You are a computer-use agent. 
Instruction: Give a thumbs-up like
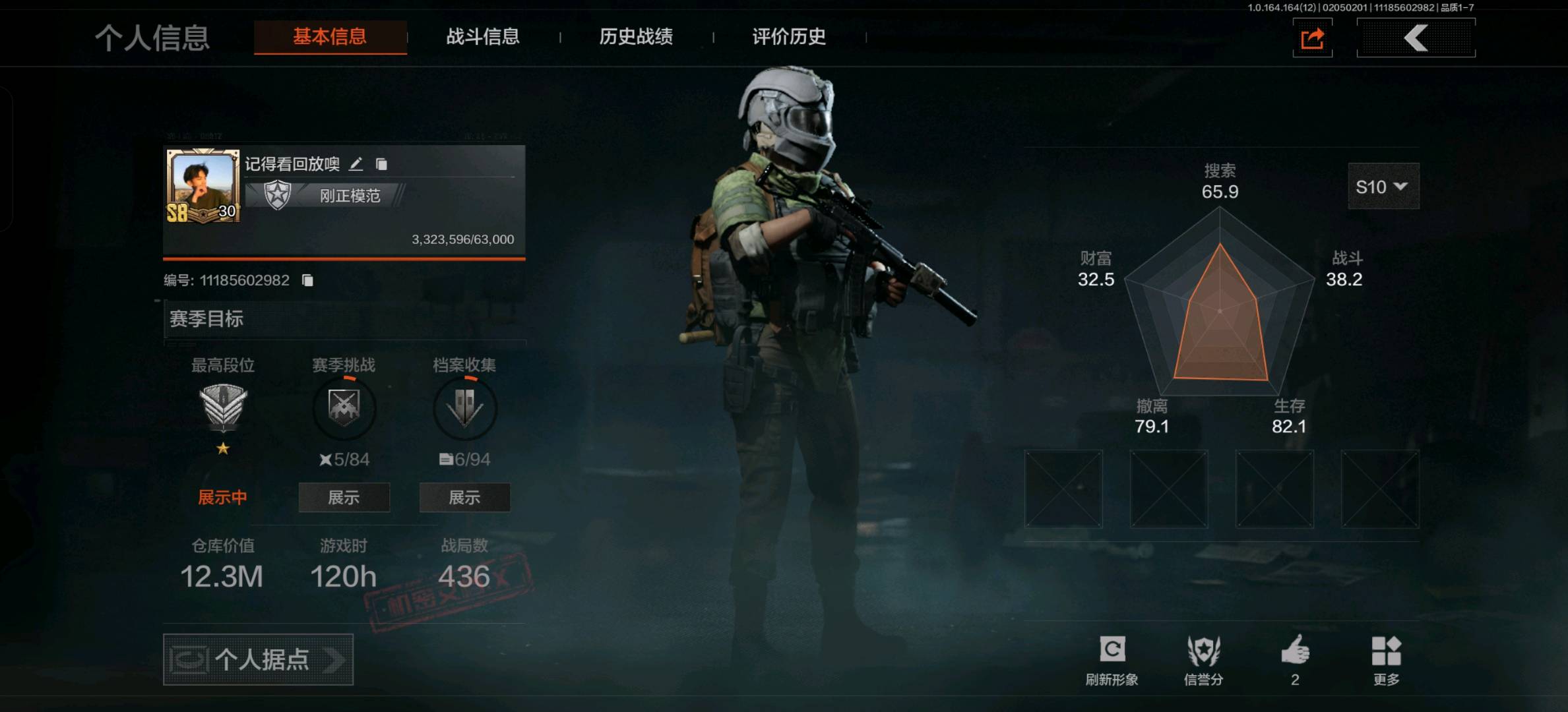(1295, 653)
